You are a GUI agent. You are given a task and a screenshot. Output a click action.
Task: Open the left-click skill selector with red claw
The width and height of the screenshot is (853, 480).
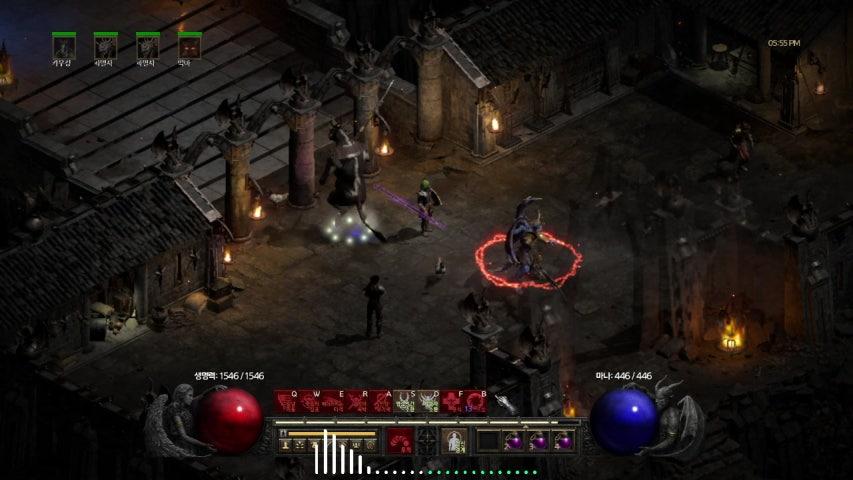point(400,441)
